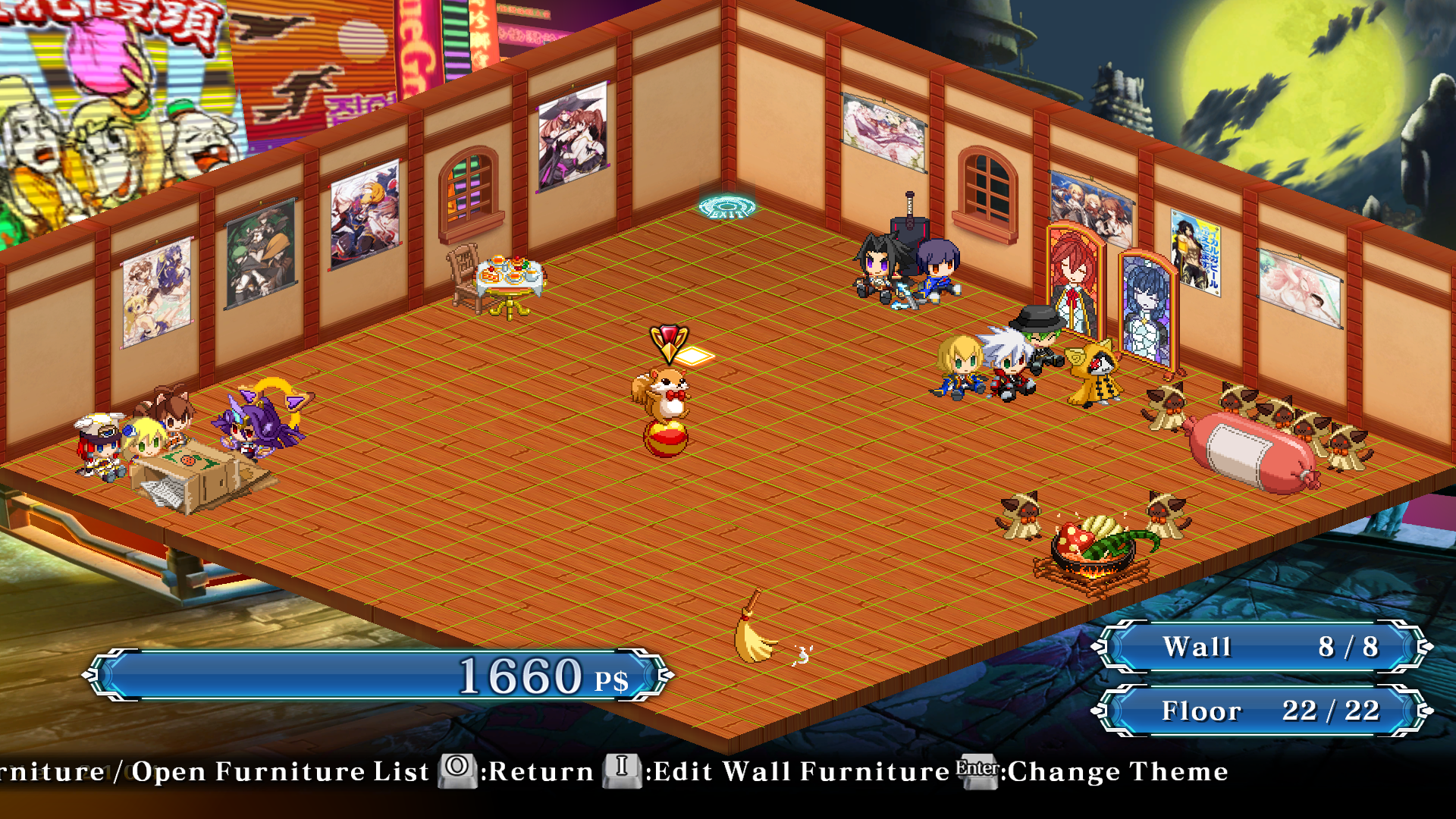Select the squirrel on ball under the cursor
This screenshot has height=819, width=1456.
pyautogui.click(x=664, y=409)
